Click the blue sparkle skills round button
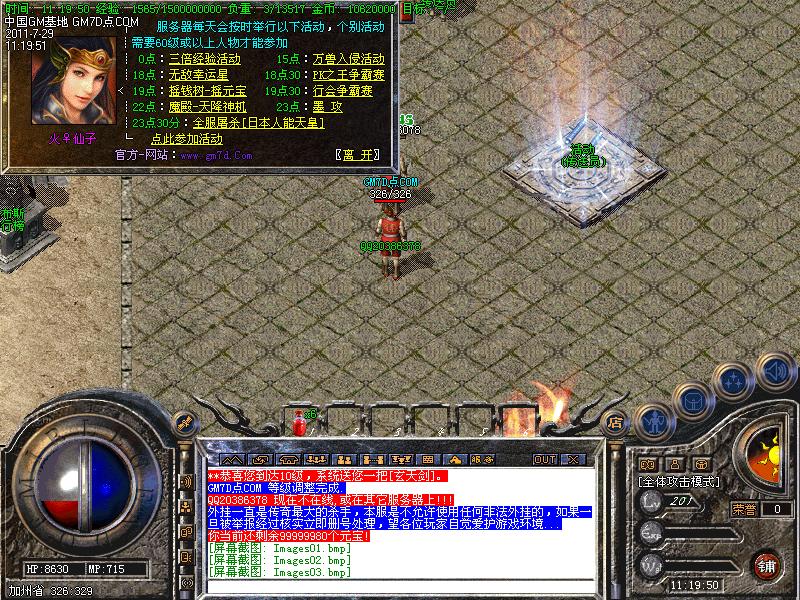The height and width of the screenshot is (600, 800). (x=736, y=380)
